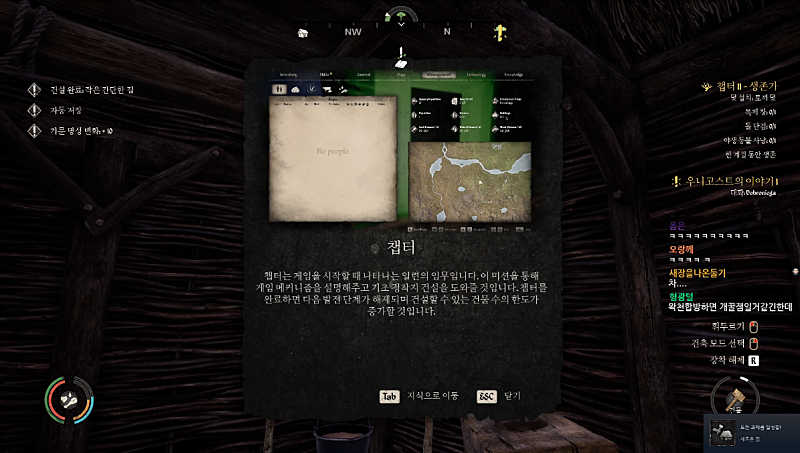The image size is (800, 453).
Task: Click the house marker on the compass
Action: pyautogui.click(x=302, y=32)
